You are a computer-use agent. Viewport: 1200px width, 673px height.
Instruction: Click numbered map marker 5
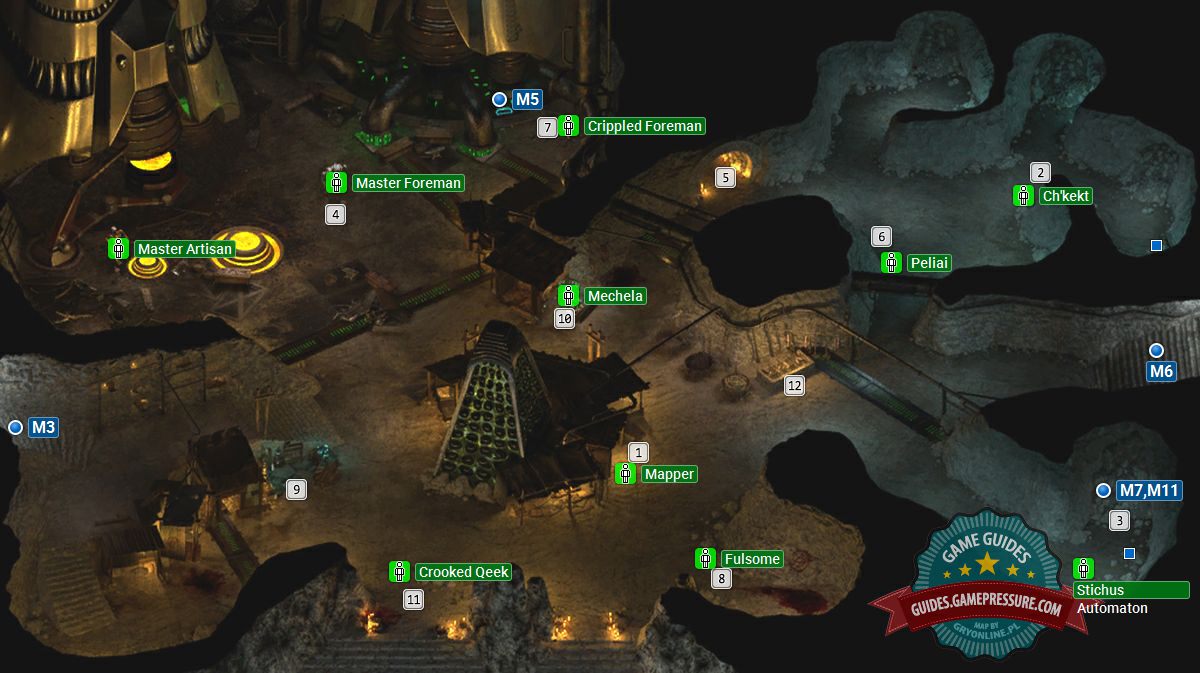click(x=726, y=178)
